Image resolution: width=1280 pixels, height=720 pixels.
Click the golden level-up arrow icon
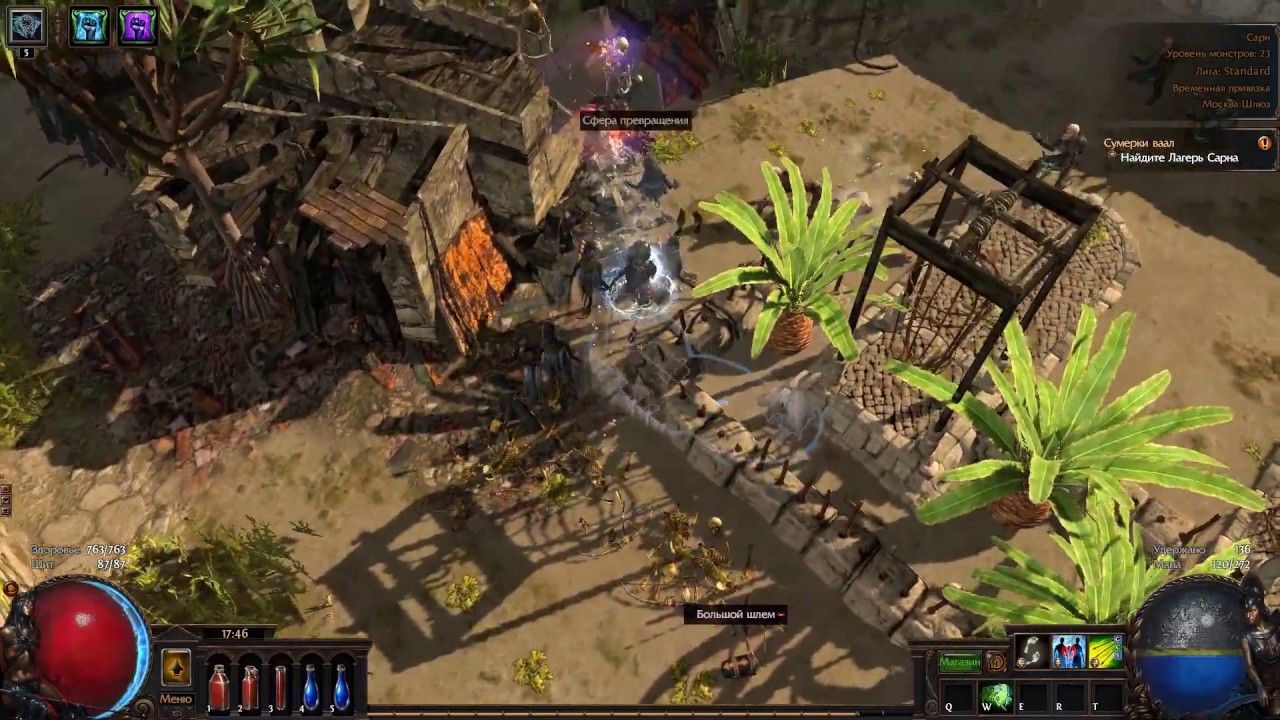pyautogui.click(x=176, y=667)
